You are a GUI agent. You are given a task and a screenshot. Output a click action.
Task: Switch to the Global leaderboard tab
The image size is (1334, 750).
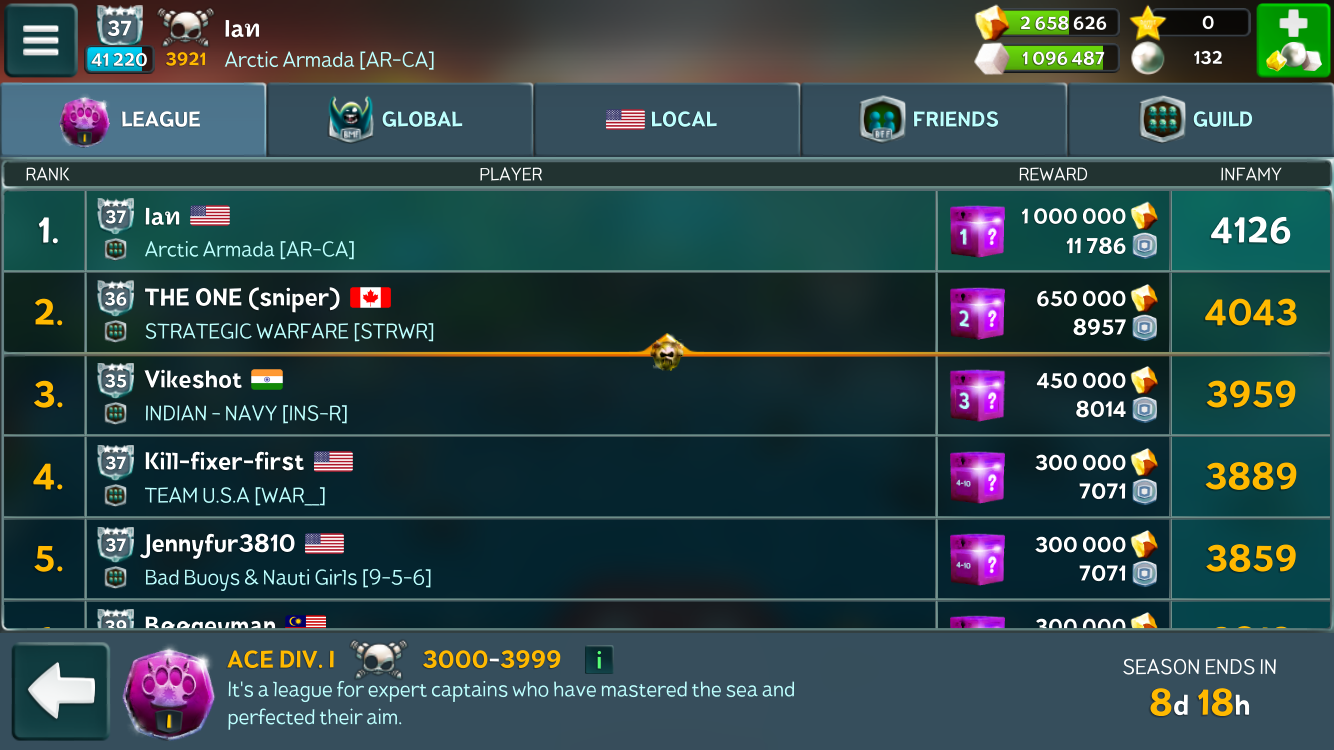tap(400, 120)
